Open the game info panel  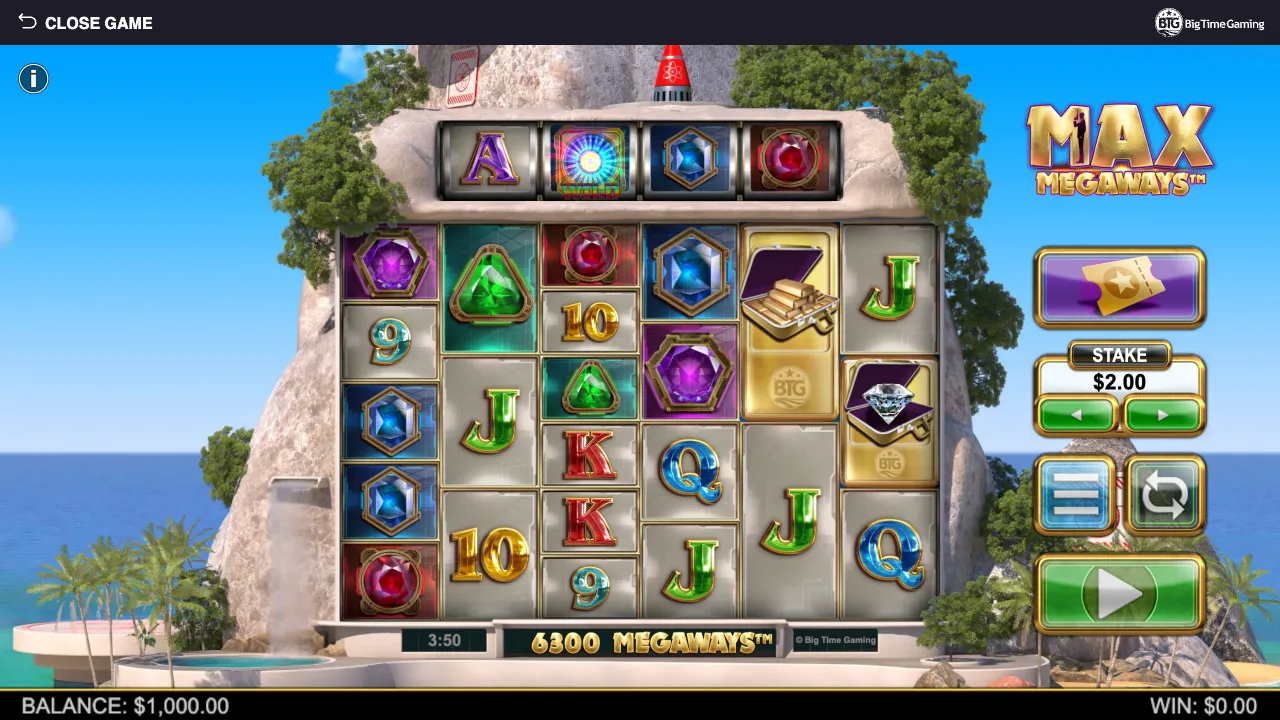click(x=33, y=79)
